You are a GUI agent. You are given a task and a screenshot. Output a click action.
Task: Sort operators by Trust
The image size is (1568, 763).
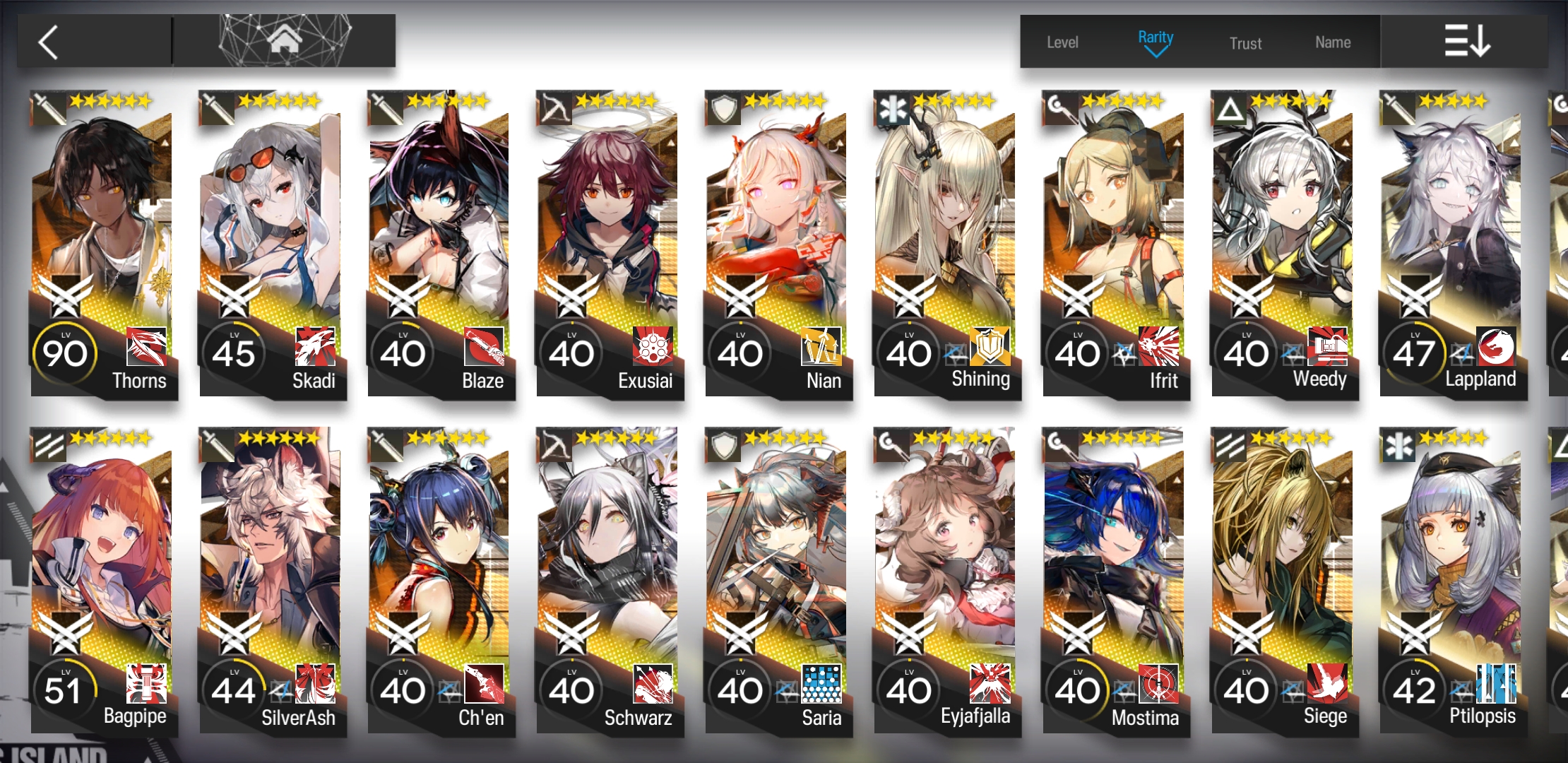tap(1245, 44)
